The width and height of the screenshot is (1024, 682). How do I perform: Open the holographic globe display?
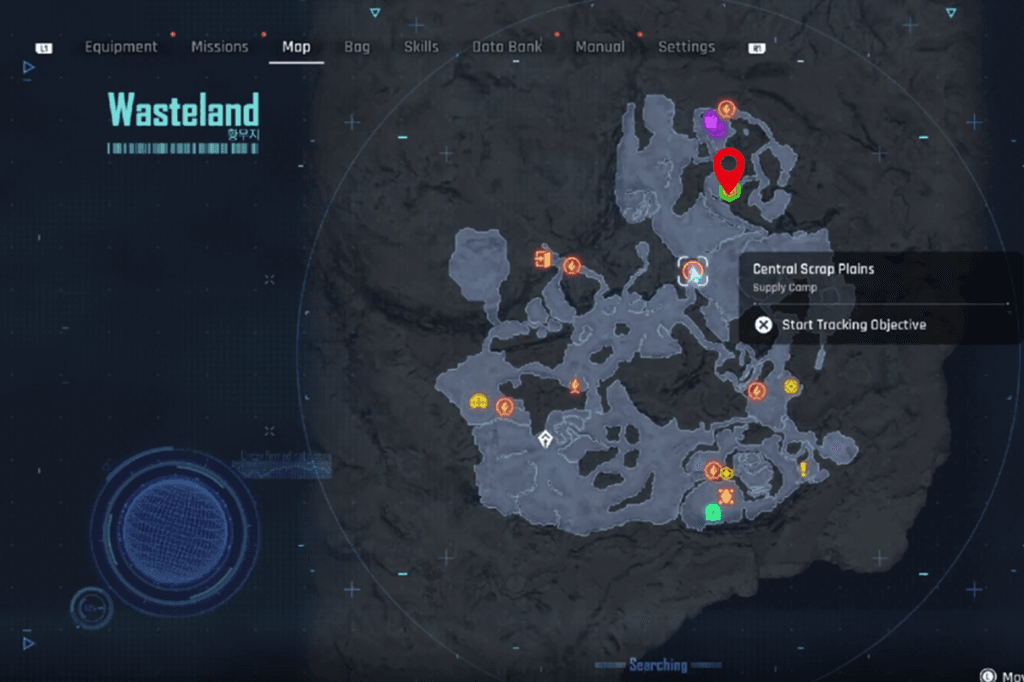coord(174,515)
